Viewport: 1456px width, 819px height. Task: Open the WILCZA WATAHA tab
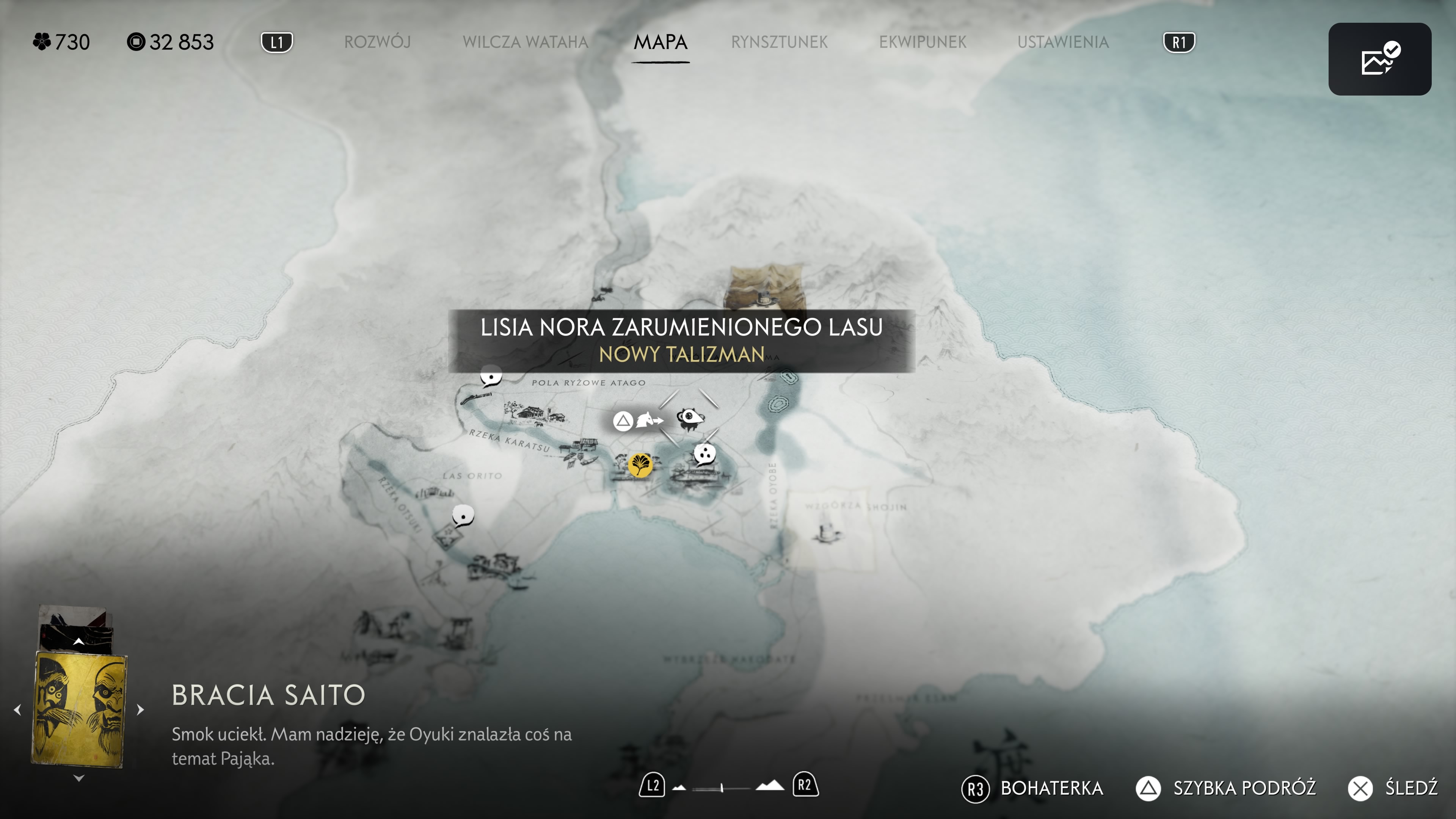[525, 42]
